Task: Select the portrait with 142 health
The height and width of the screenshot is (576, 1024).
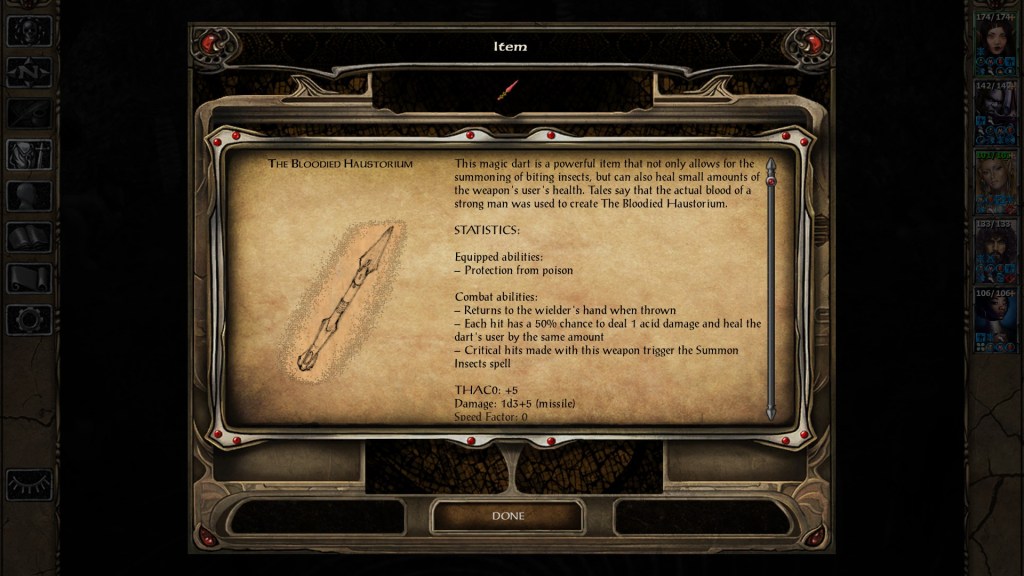Action: 996,112
